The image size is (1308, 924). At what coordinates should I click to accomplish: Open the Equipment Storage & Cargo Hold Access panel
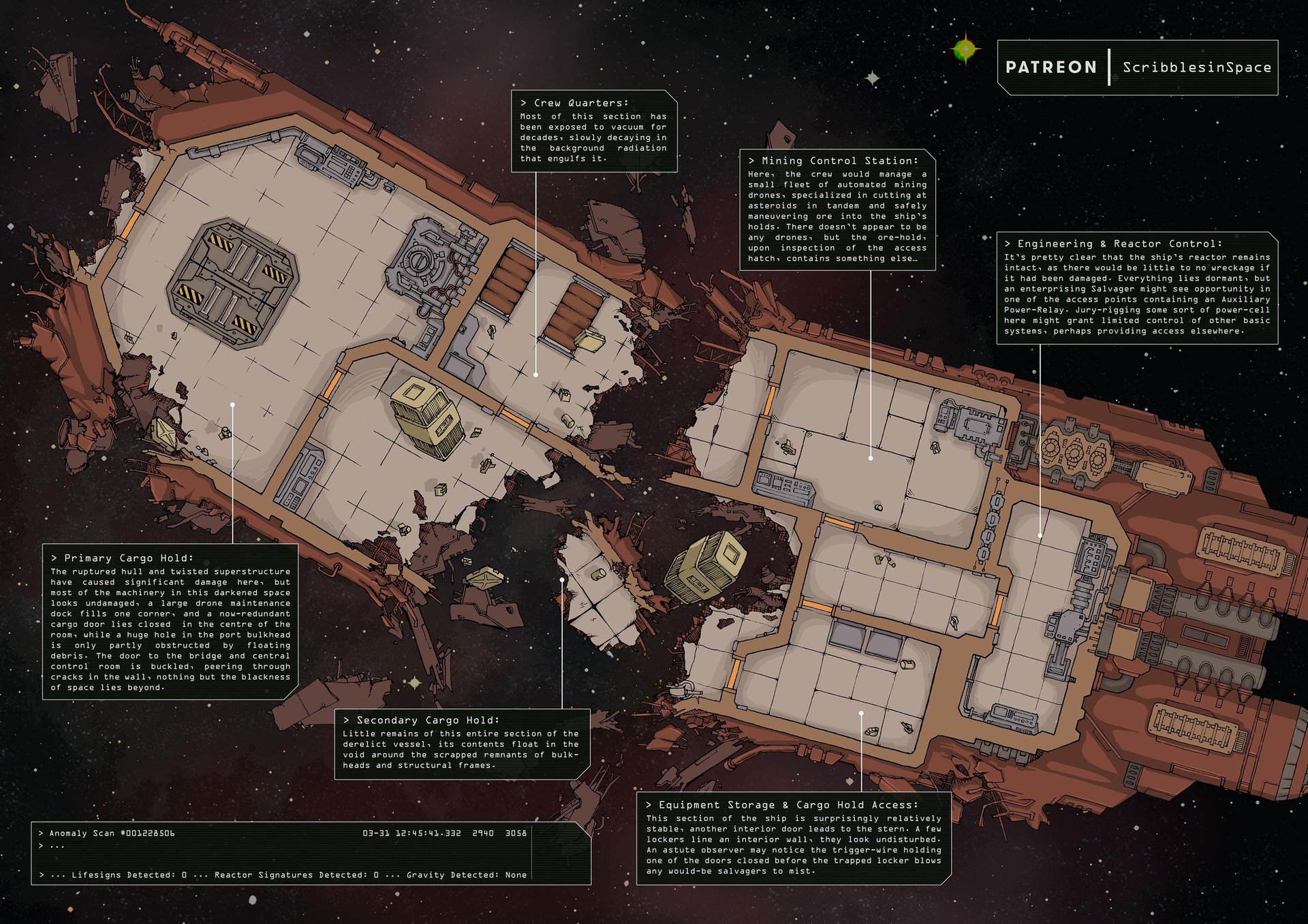793,838
